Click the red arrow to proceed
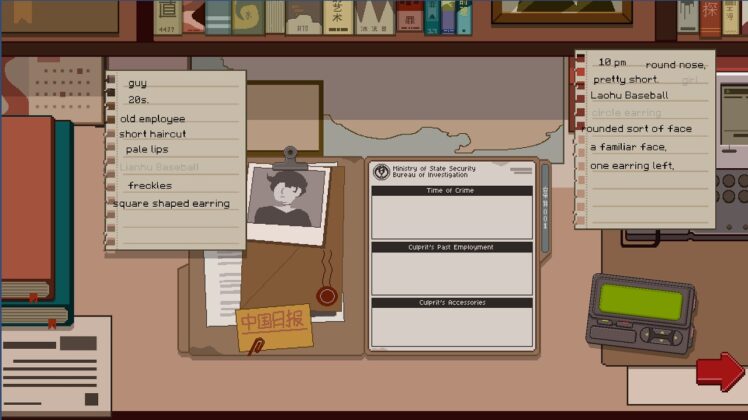Image resolution: width=748 pixels, height=420 pixels. click(x=719, y=372)
